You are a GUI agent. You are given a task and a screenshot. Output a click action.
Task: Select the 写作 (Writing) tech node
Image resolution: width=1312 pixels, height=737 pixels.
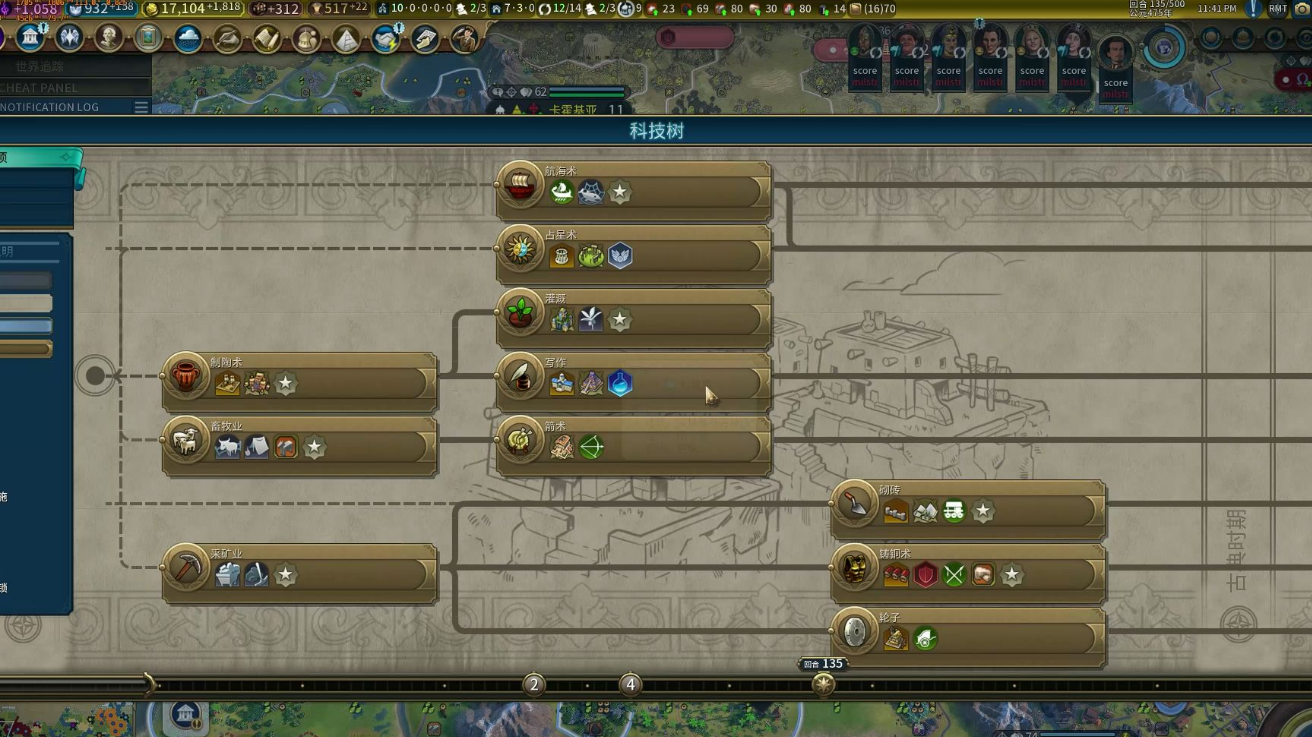click(x=634, y=382)
